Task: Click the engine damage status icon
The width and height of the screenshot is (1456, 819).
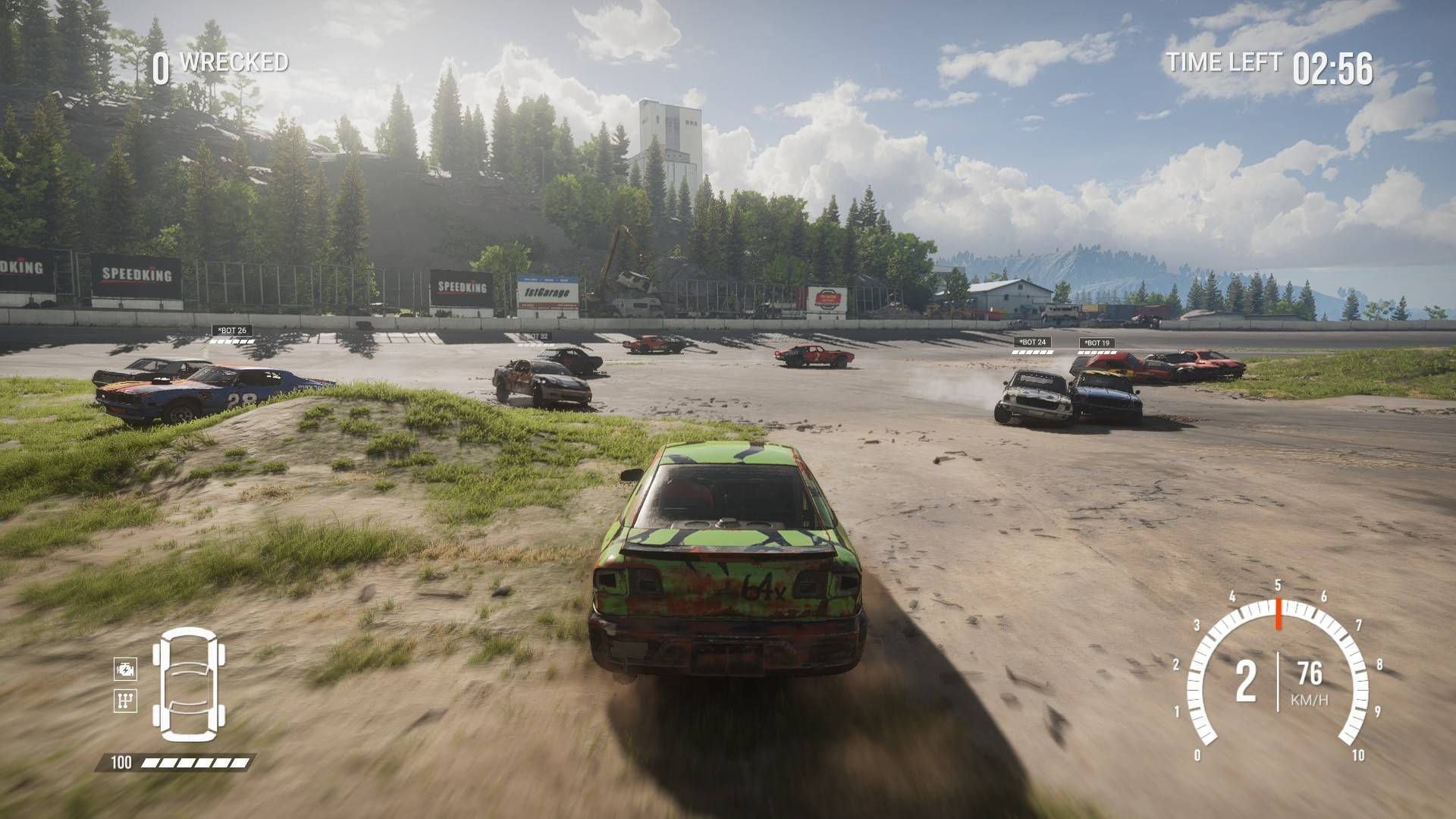Action: pos(124,670)
